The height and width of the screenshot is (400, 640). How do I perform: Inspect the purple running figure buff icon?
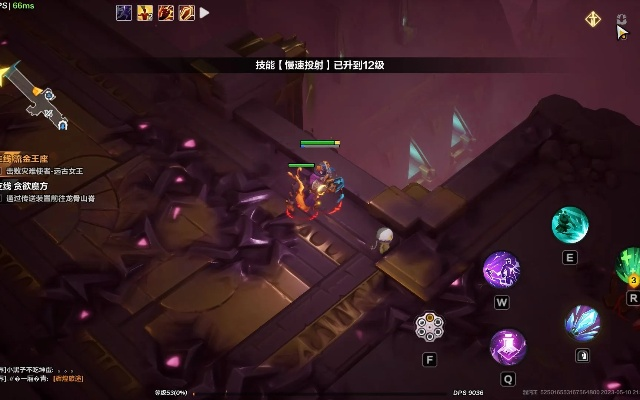click(124, 13)
